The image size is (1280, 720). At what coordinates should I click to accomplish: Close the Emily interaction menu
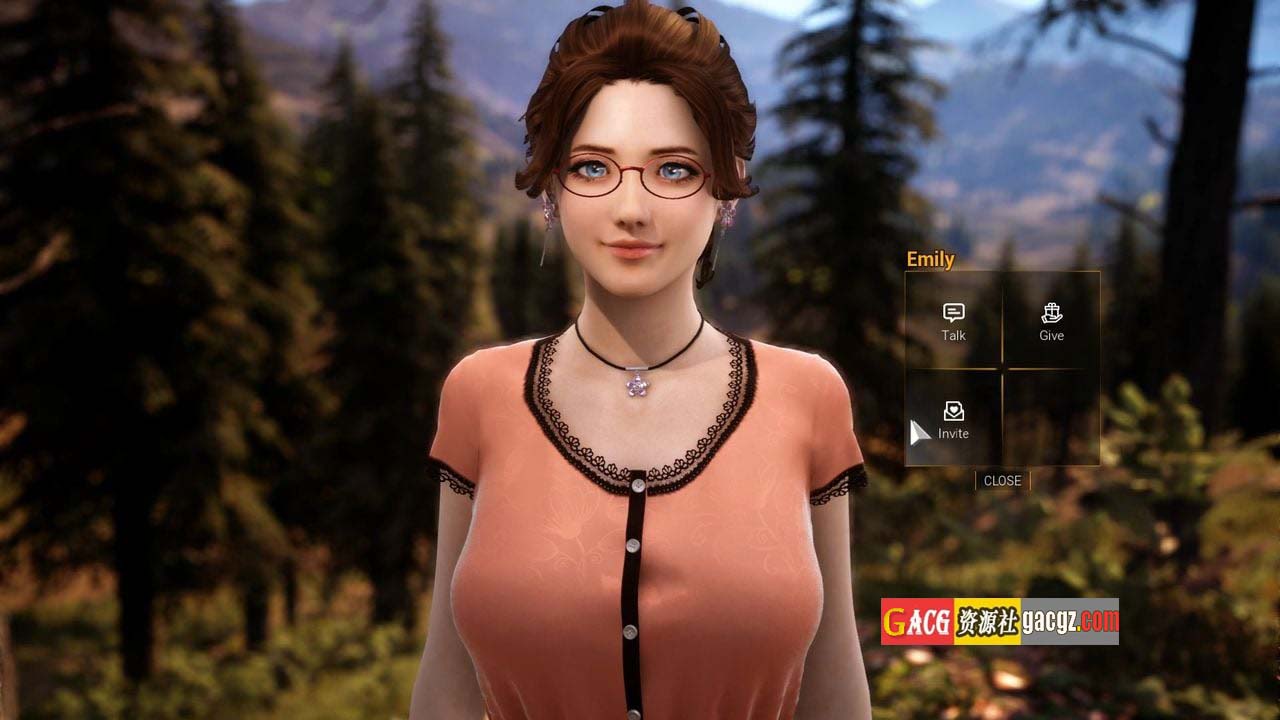(x=1002, y=481)
